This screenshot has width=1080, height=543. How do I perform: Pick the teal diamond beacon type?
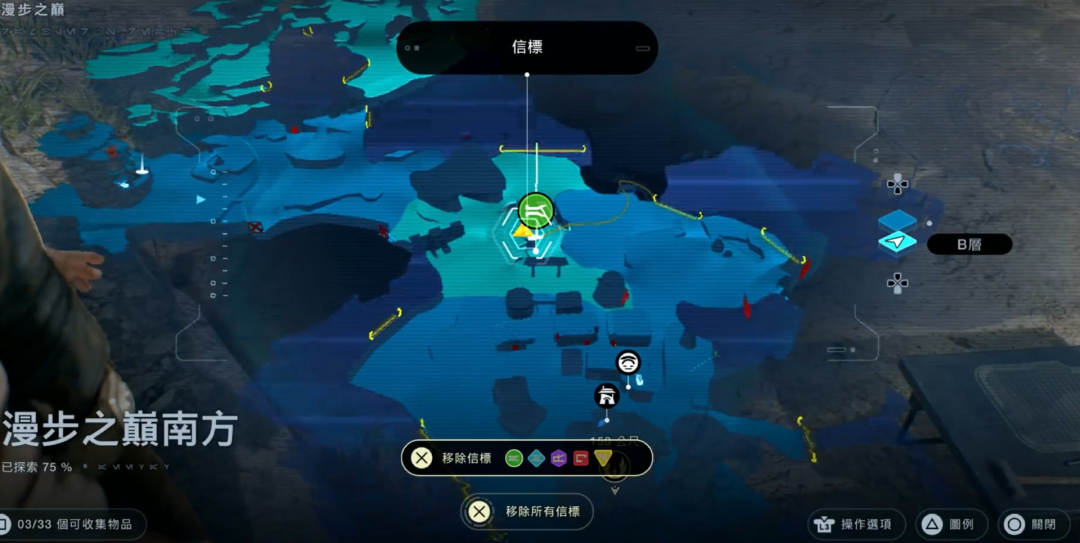click(536, 458)
